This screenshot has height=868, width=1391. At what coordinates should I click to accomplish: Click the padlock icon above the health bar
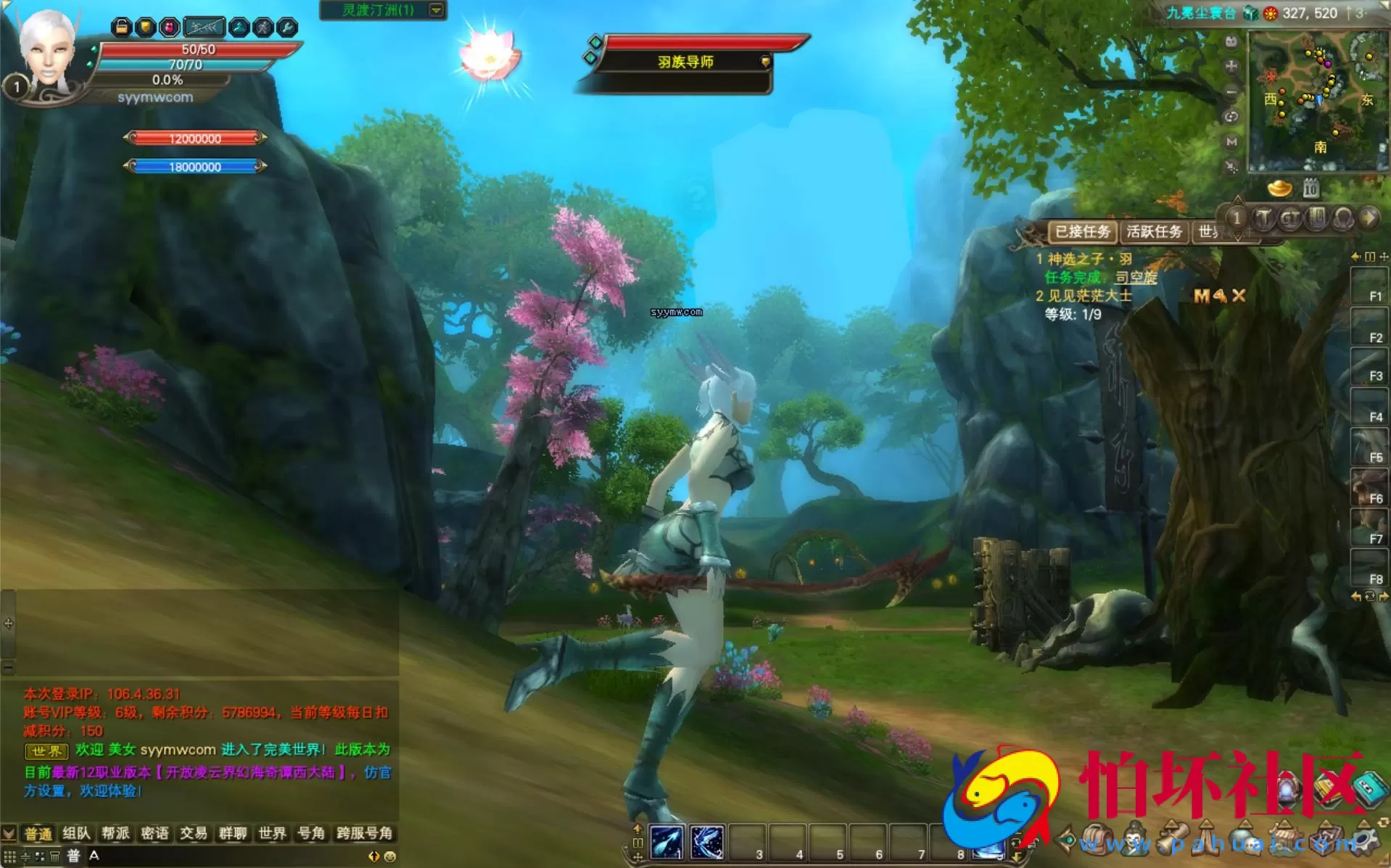[122, 28]
